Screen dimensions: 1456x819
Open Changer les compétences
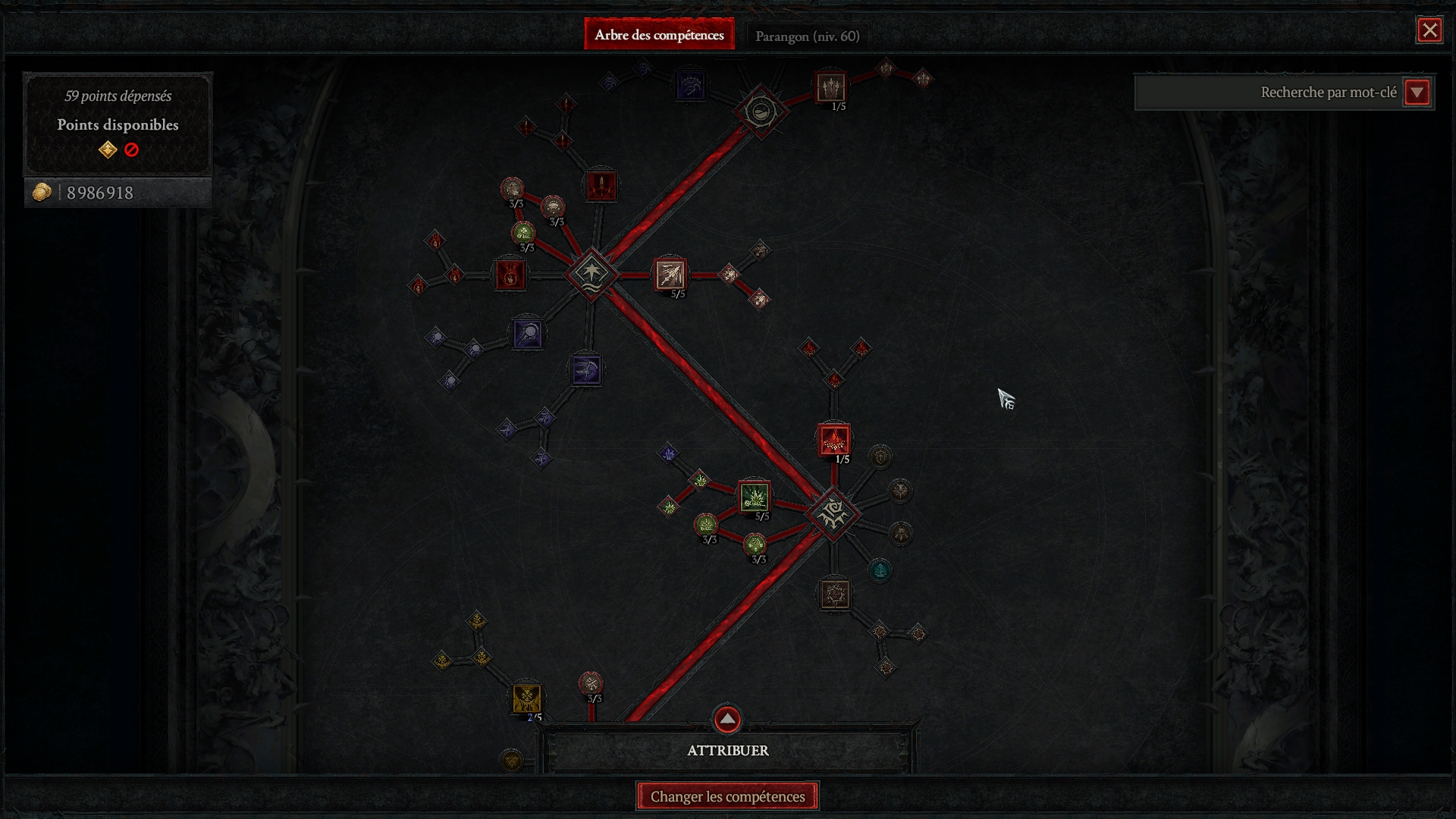tap(727, 796)
